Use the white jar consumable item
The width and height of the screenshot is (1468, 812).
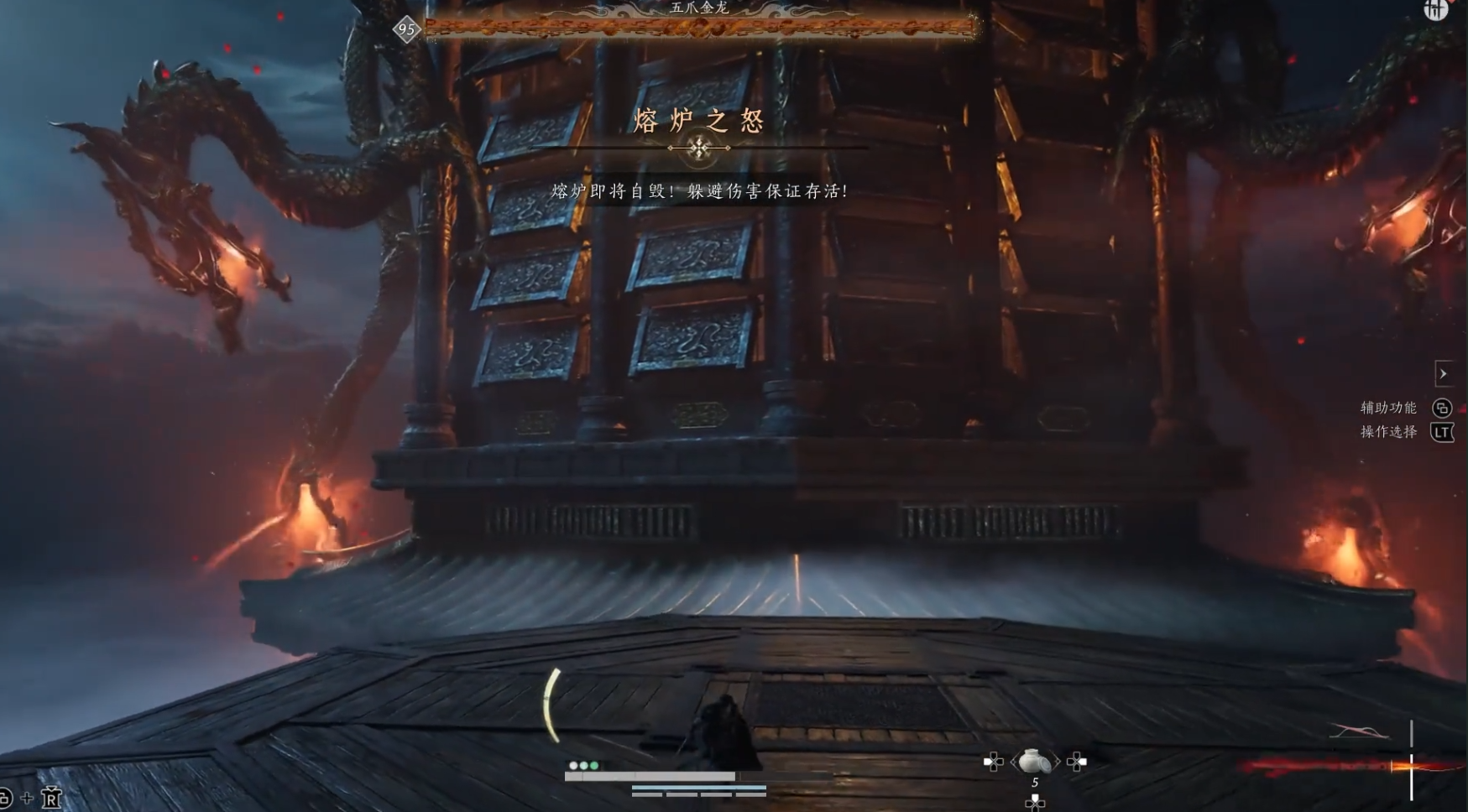(x=1034, y=761)
